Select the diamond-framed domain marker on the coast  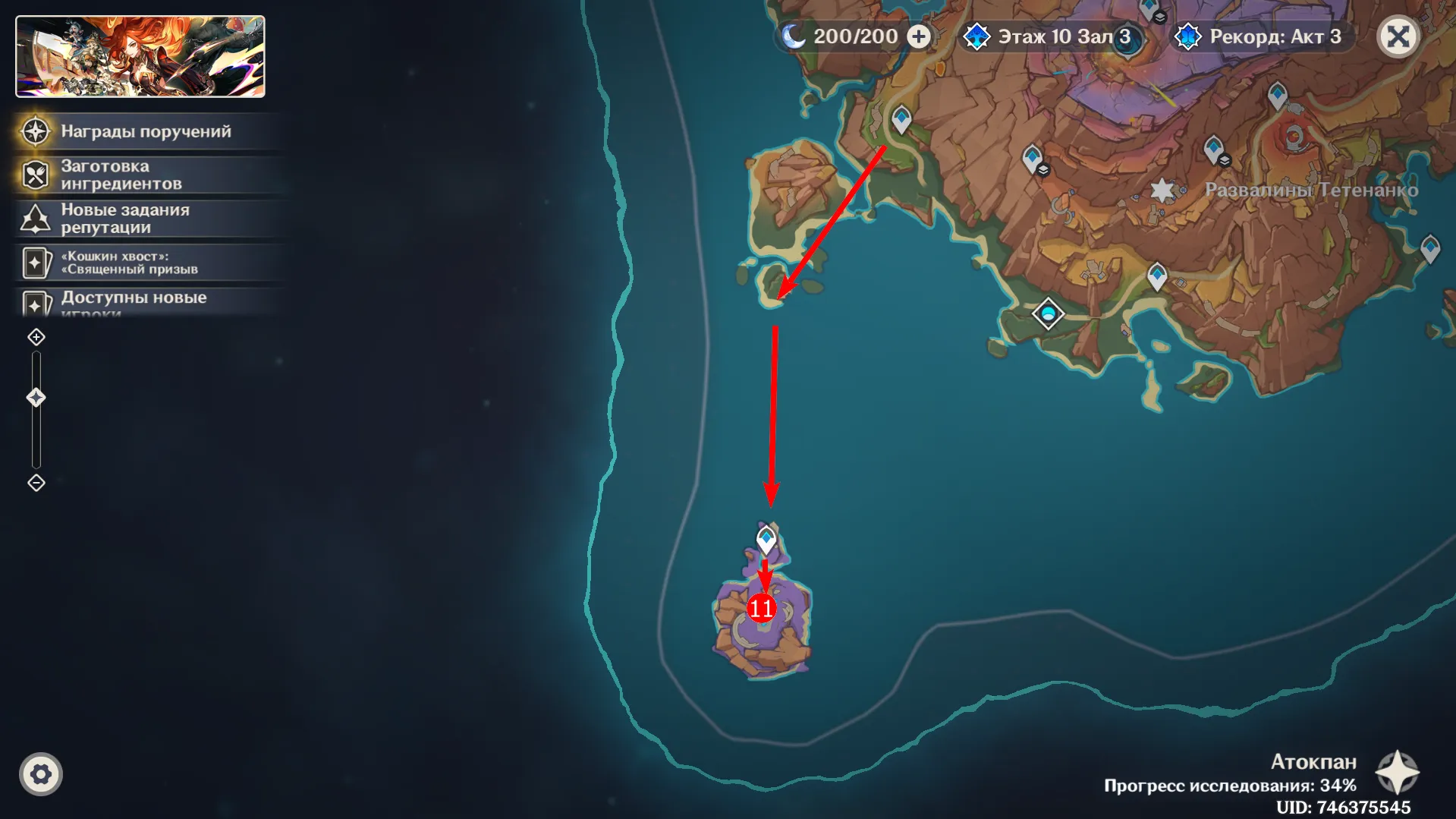point(1048,313)
